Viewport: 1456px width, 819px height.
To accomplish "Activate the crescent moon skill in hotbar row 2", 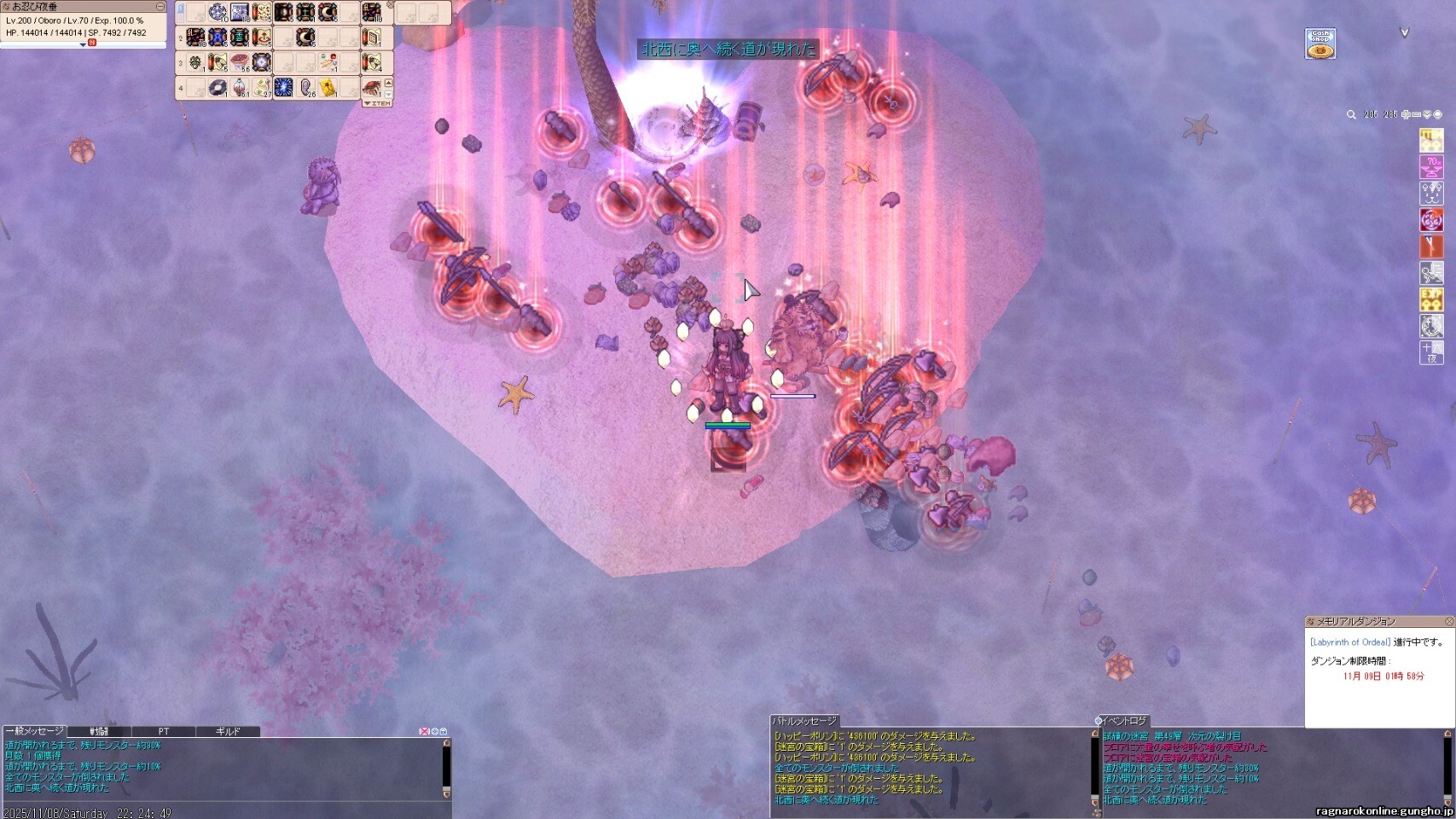I will [x=305, y=38].
